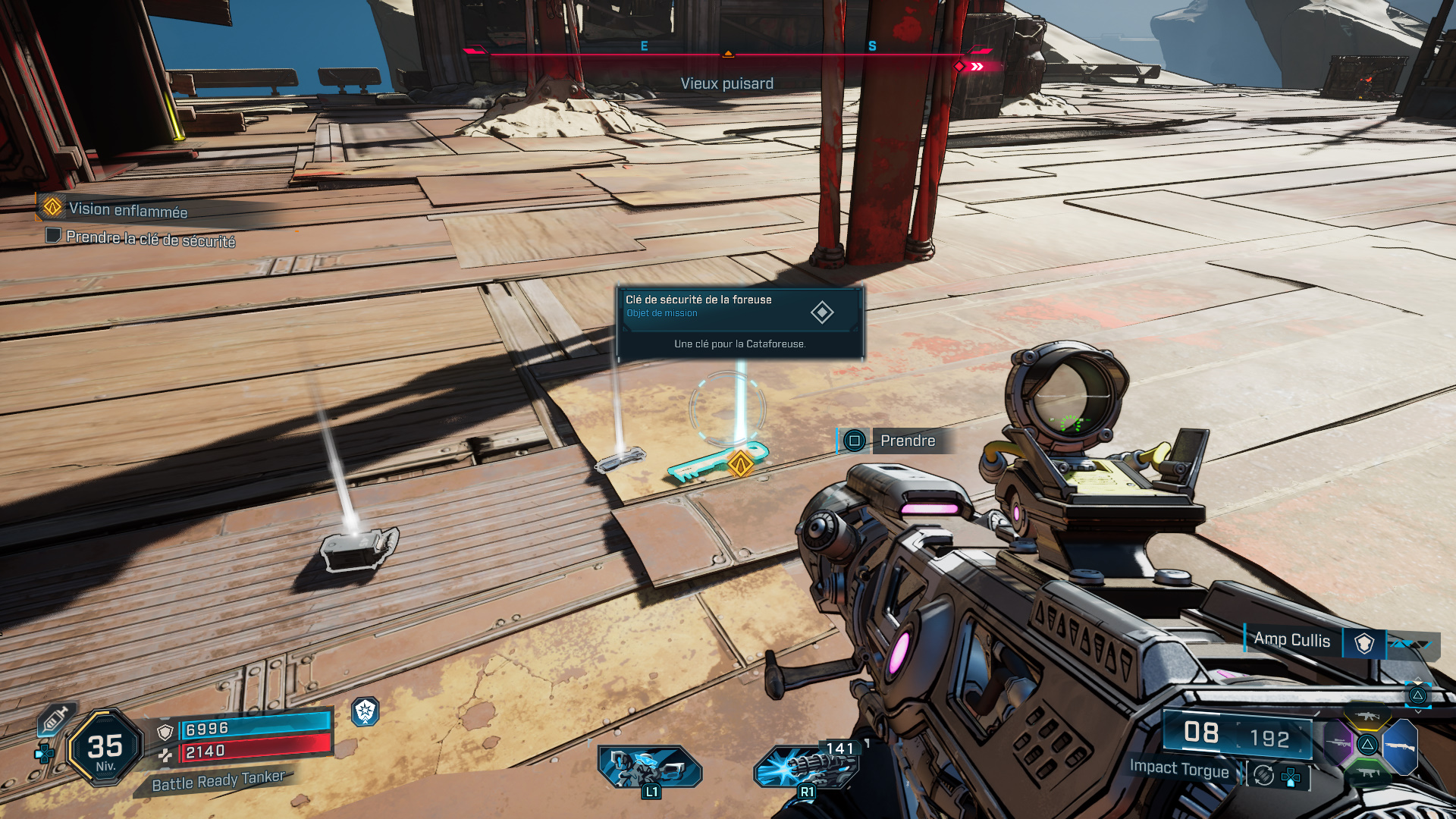
Task: Click the Prendre la clé de sécurité objective
Action: 150,239
